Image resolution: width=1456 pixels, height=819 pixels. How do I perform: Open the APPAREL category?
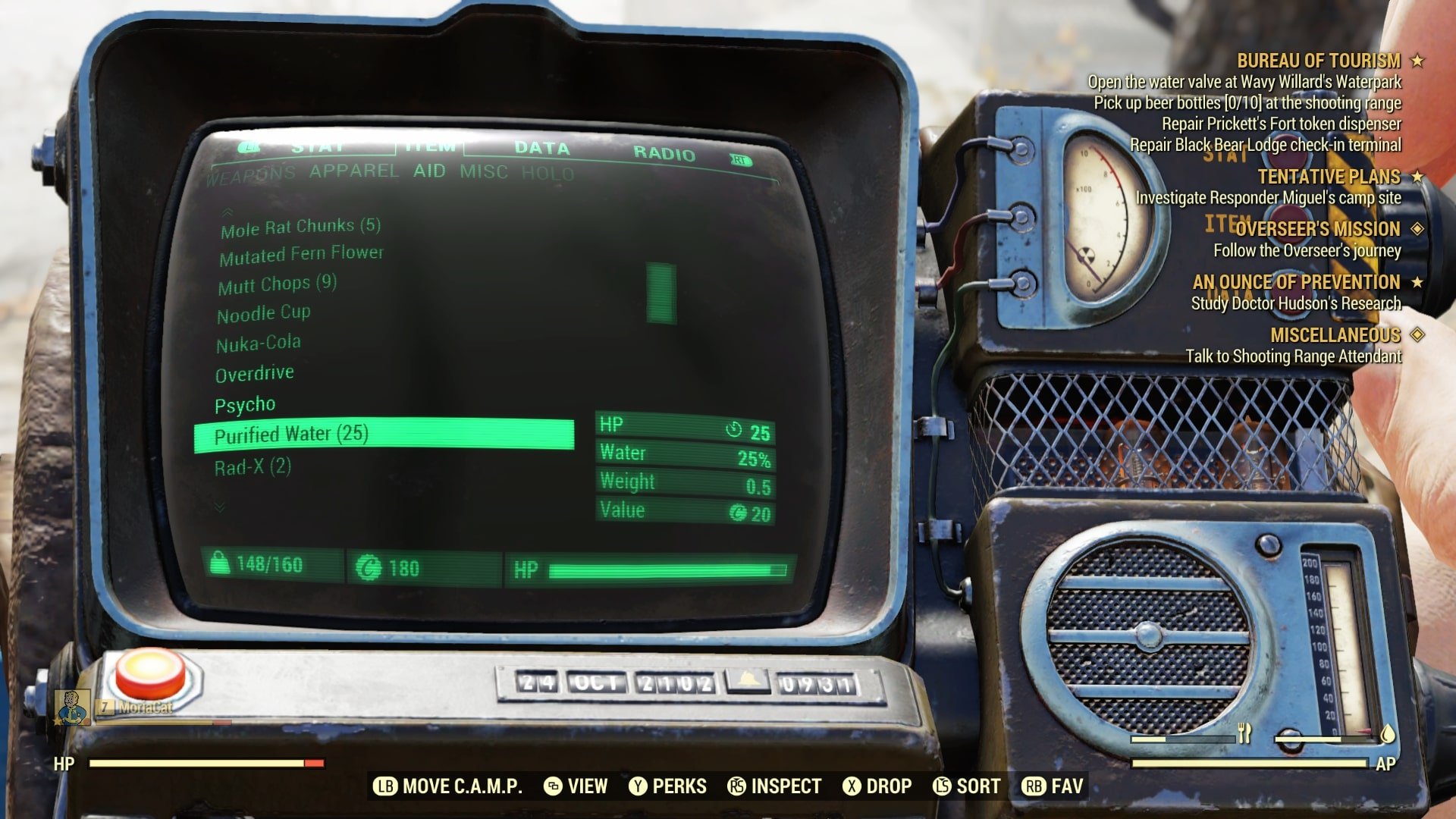coord(353,171)
